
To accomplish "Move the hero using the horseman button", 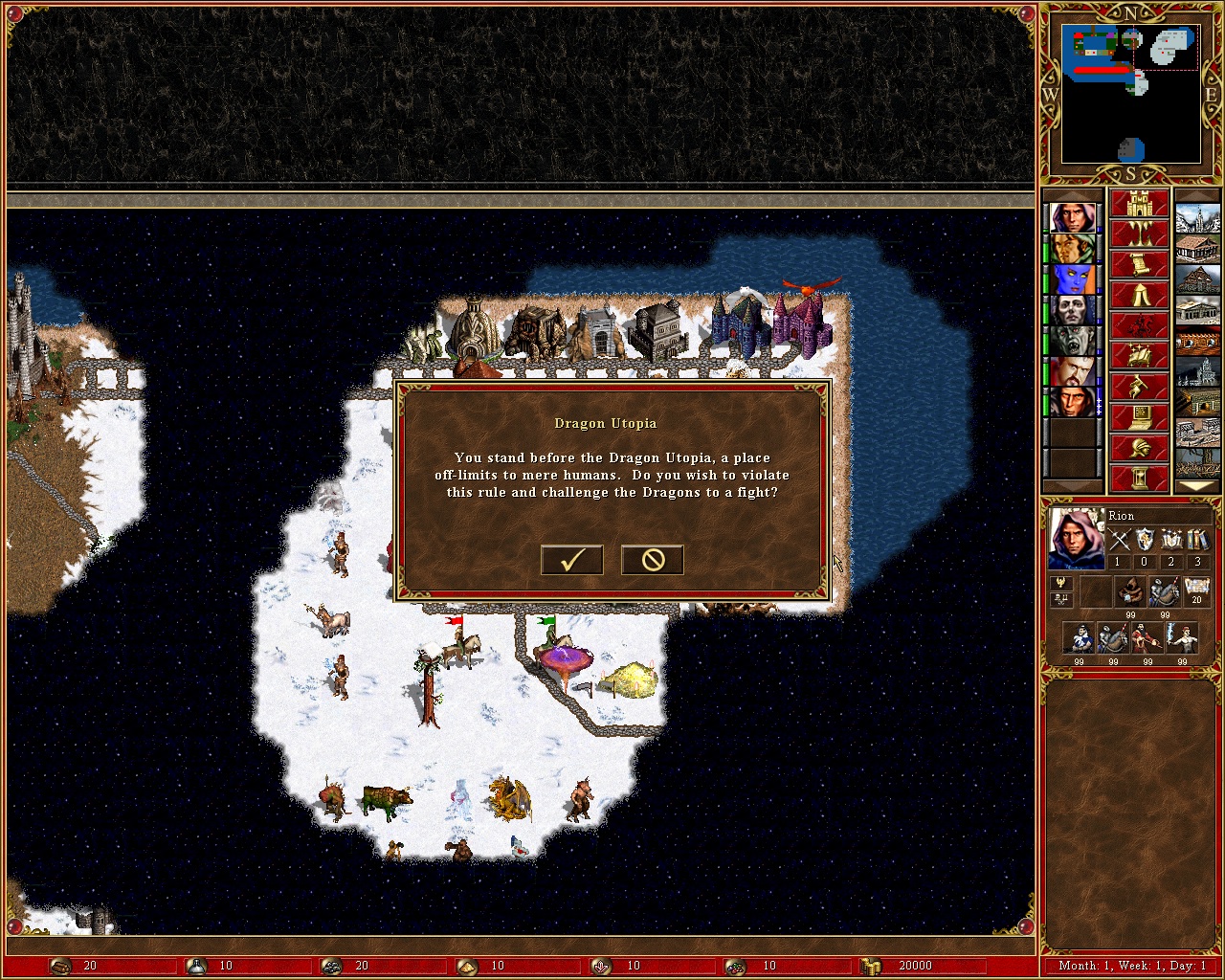I will [1139, 326].
